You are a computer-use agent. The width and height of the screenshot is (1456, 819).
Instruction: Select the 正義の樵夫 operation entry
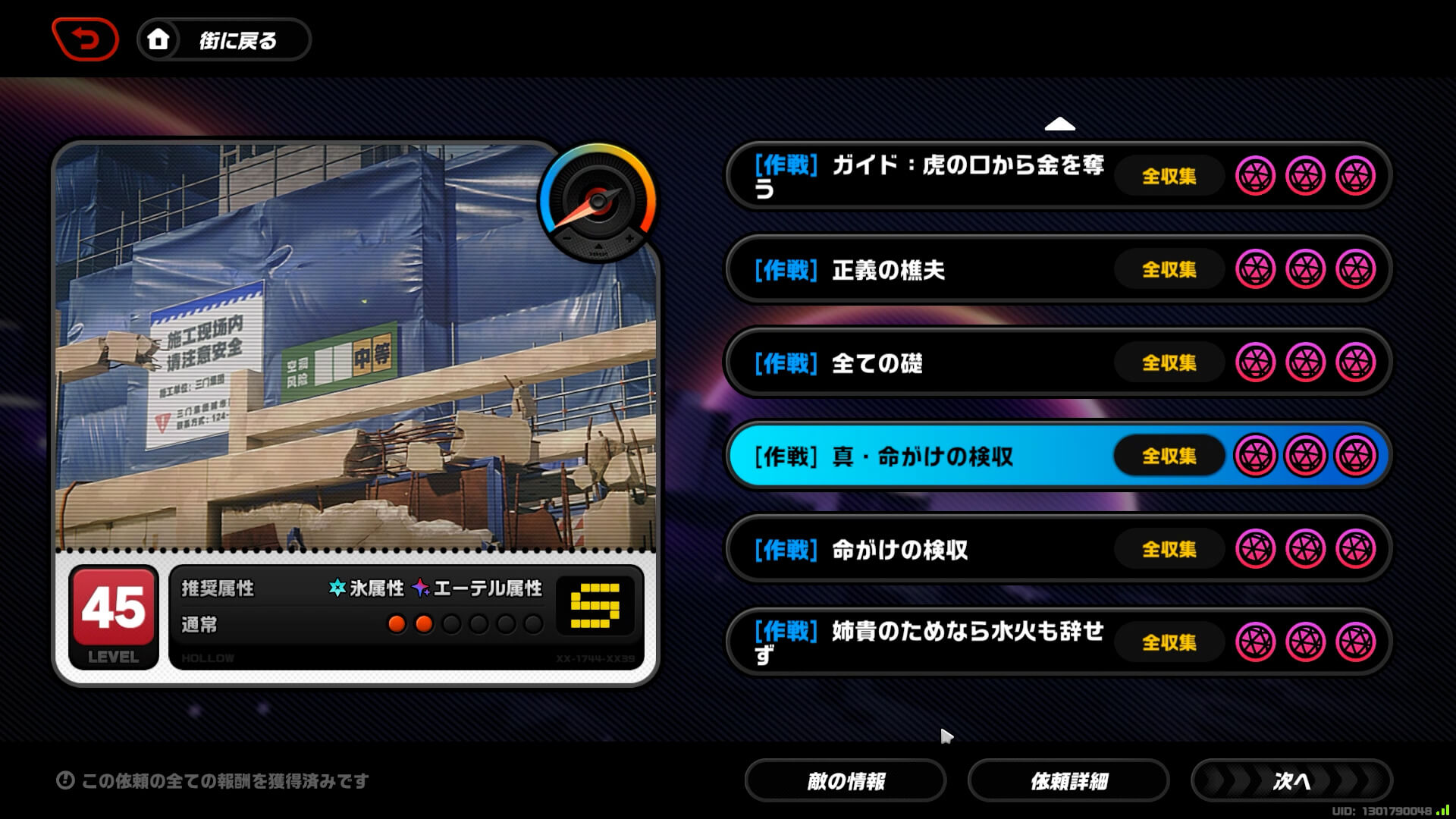(895, 269)
